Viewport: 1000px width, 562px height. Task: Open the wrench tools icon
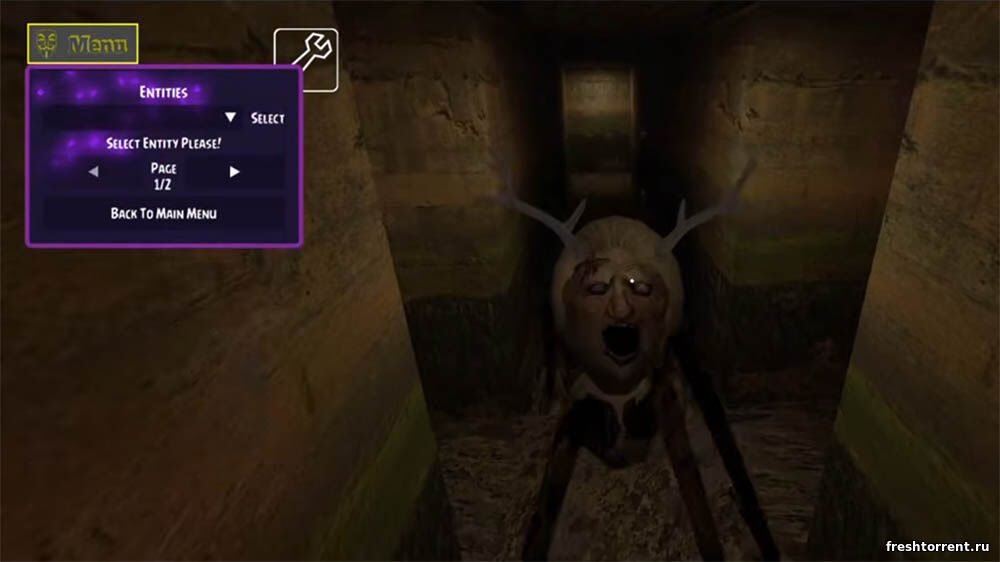(x=306, y=58)
